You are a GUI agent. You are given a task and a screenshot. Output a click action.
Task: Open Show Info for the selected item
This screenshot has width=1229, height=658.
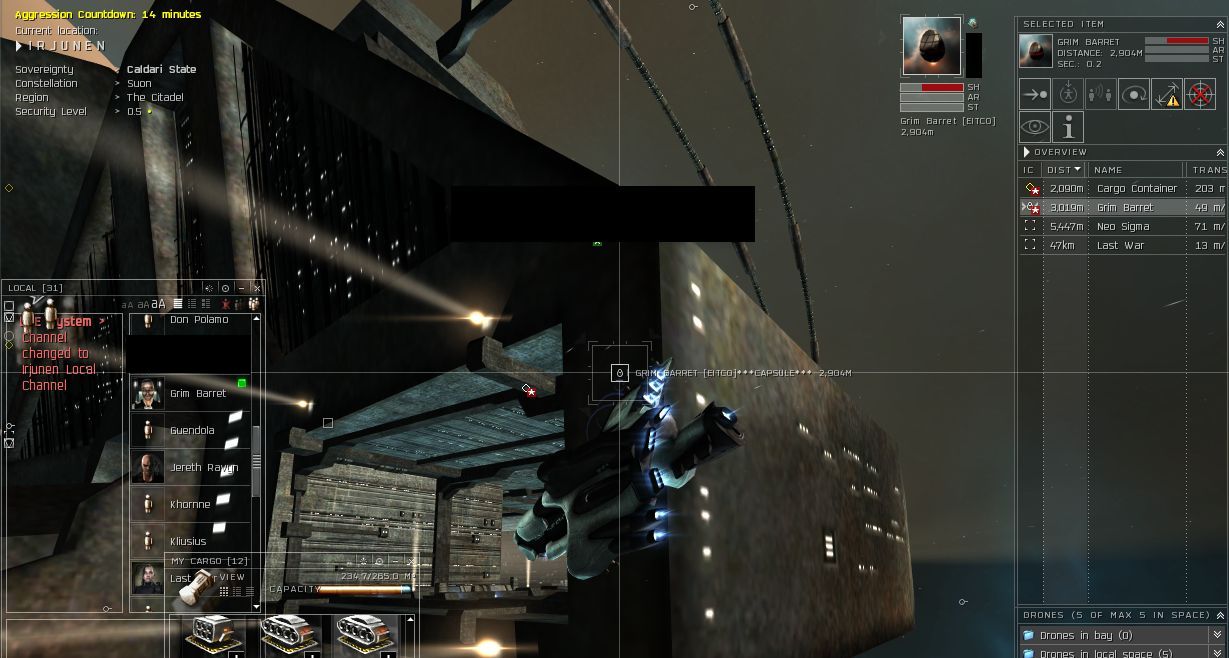1068,127
